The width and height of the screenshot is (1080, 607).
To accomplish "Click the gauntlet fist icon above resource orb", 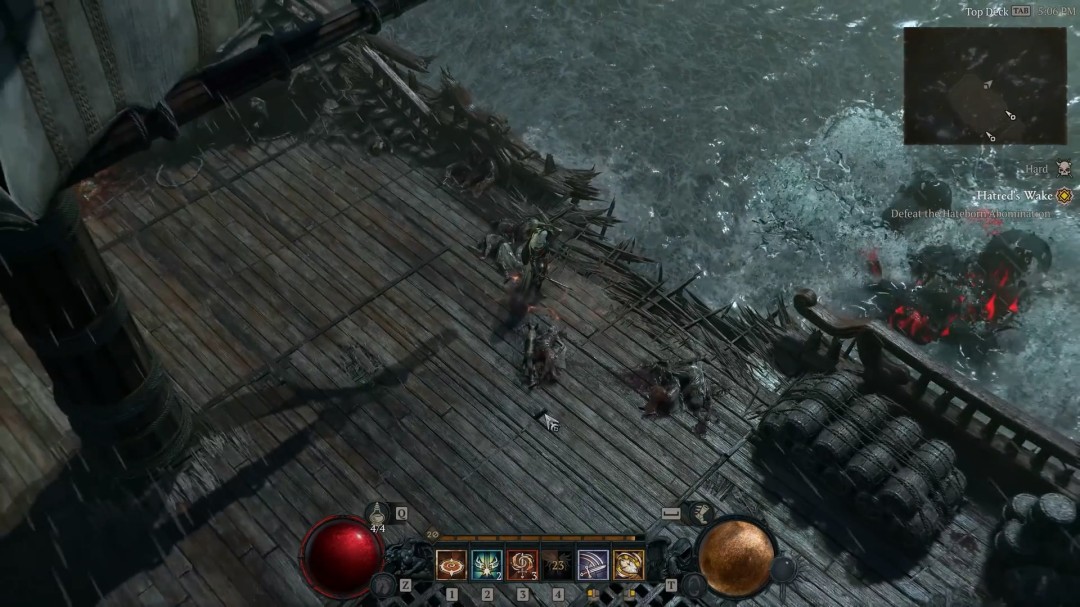I will (x=700, y=513).
